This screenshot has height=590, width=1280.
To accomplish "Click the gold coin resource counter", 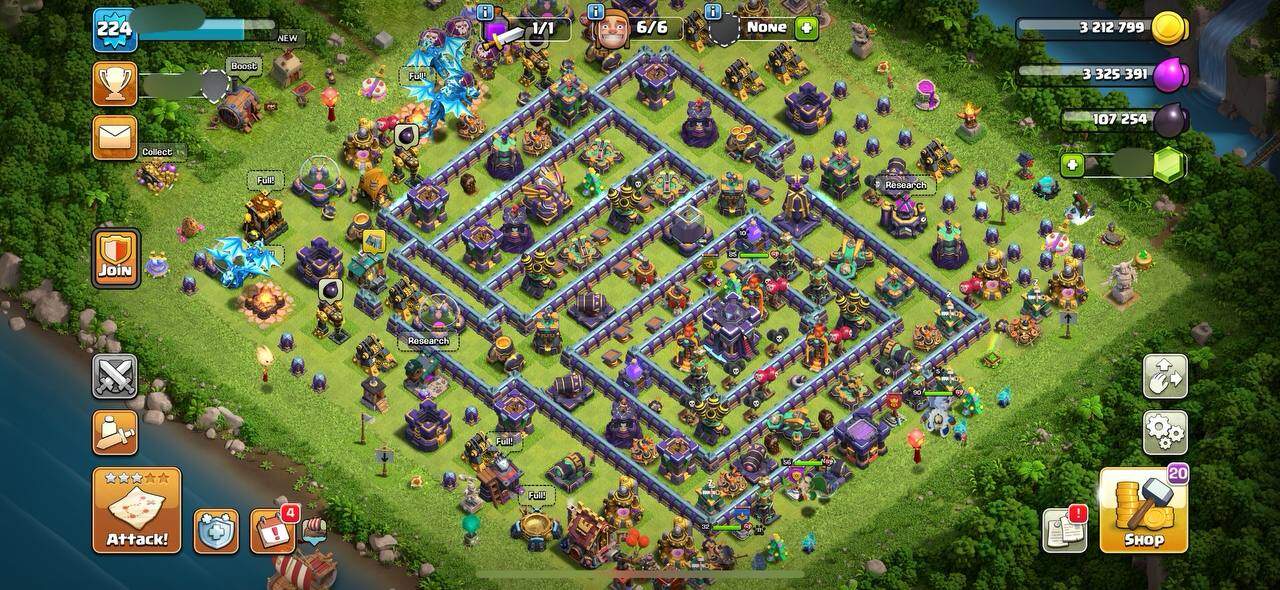I will point(1100,28).
